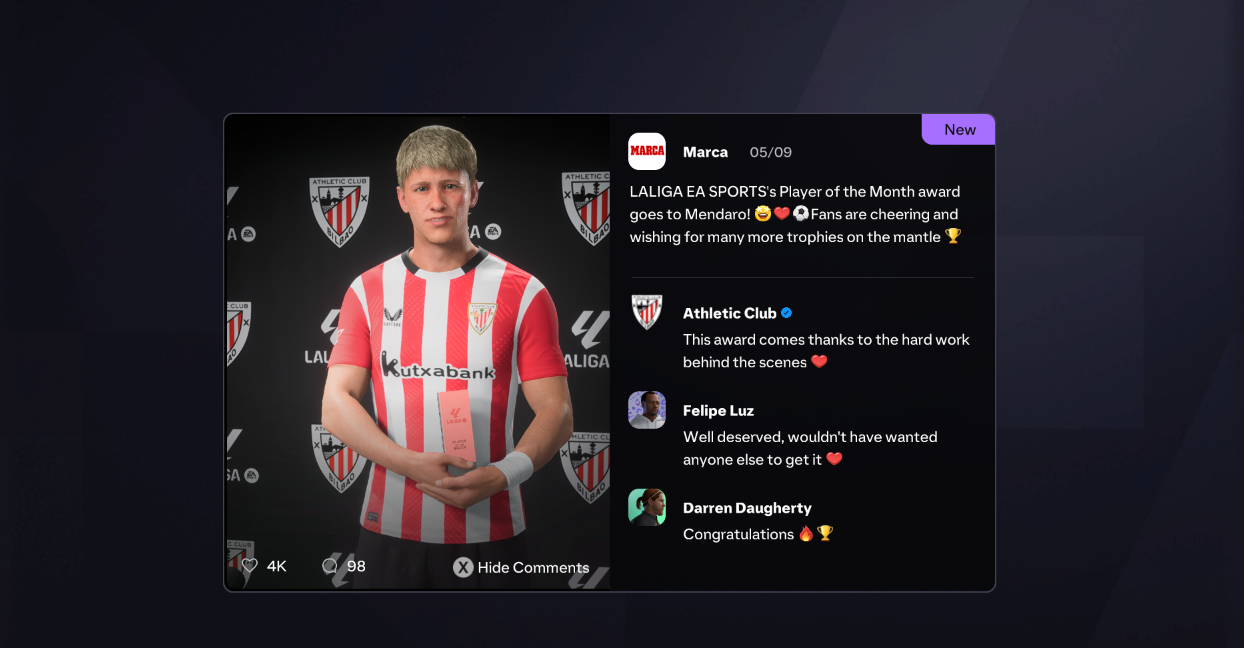The height and width of the screenshot is (648, 1244).
Task: Like the post with the heart icon
Action: [x=250, y=566]
